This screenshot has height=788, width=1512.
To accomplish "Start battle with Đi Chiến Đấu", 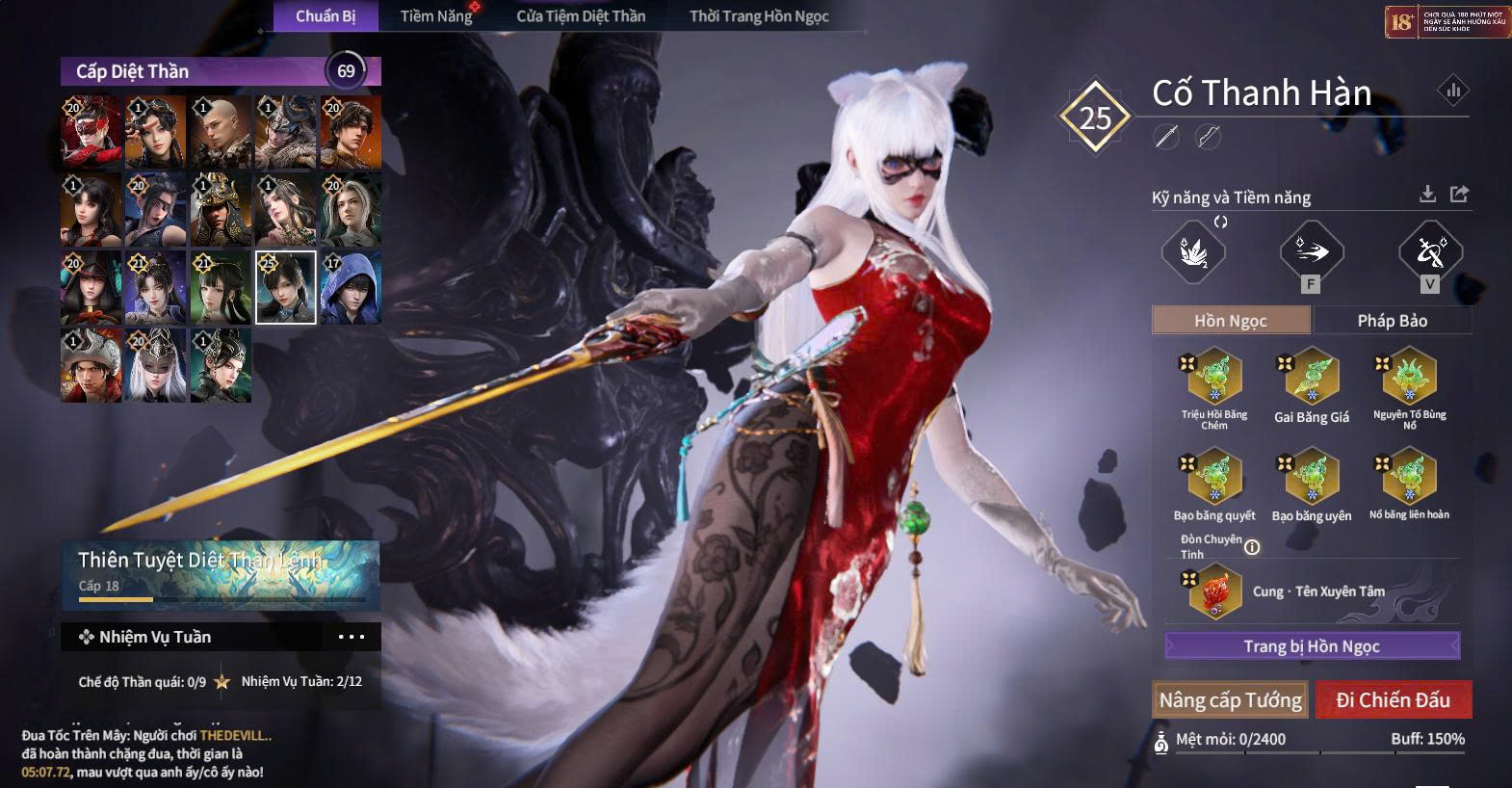I will pos(1393,700).
